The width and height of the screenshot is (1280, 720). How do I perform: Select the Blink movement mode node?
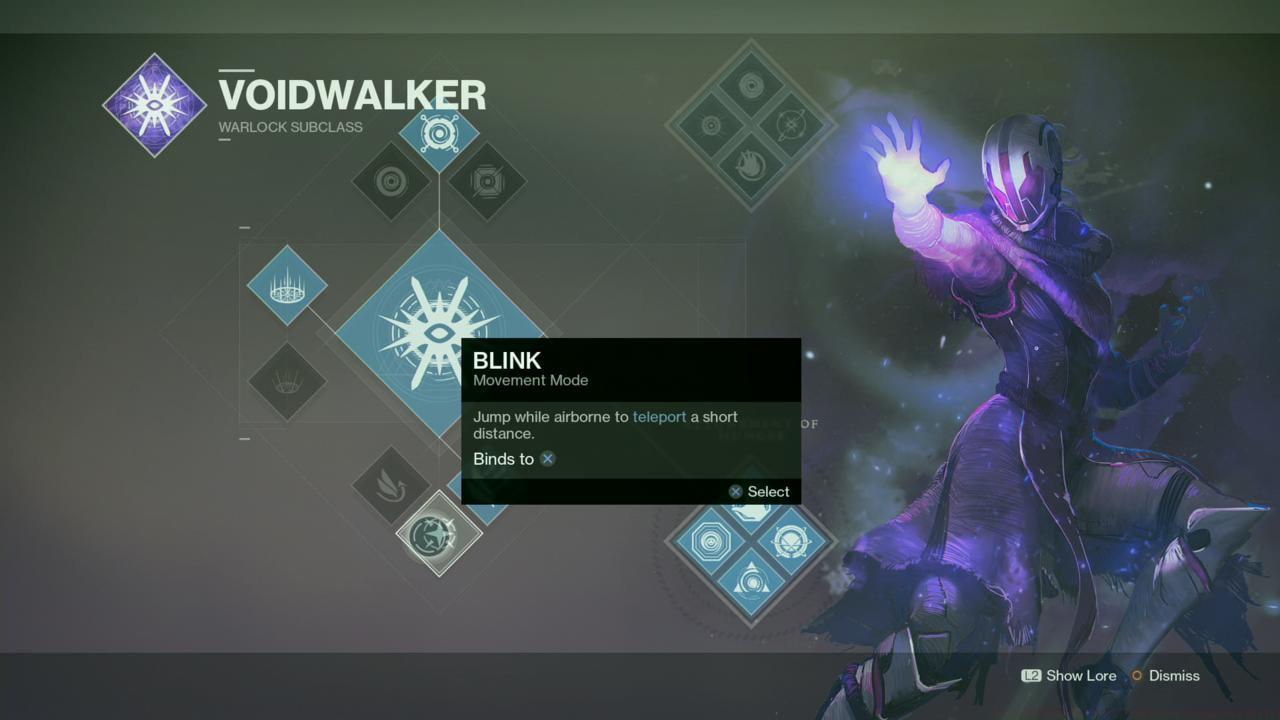pos(439,533)
